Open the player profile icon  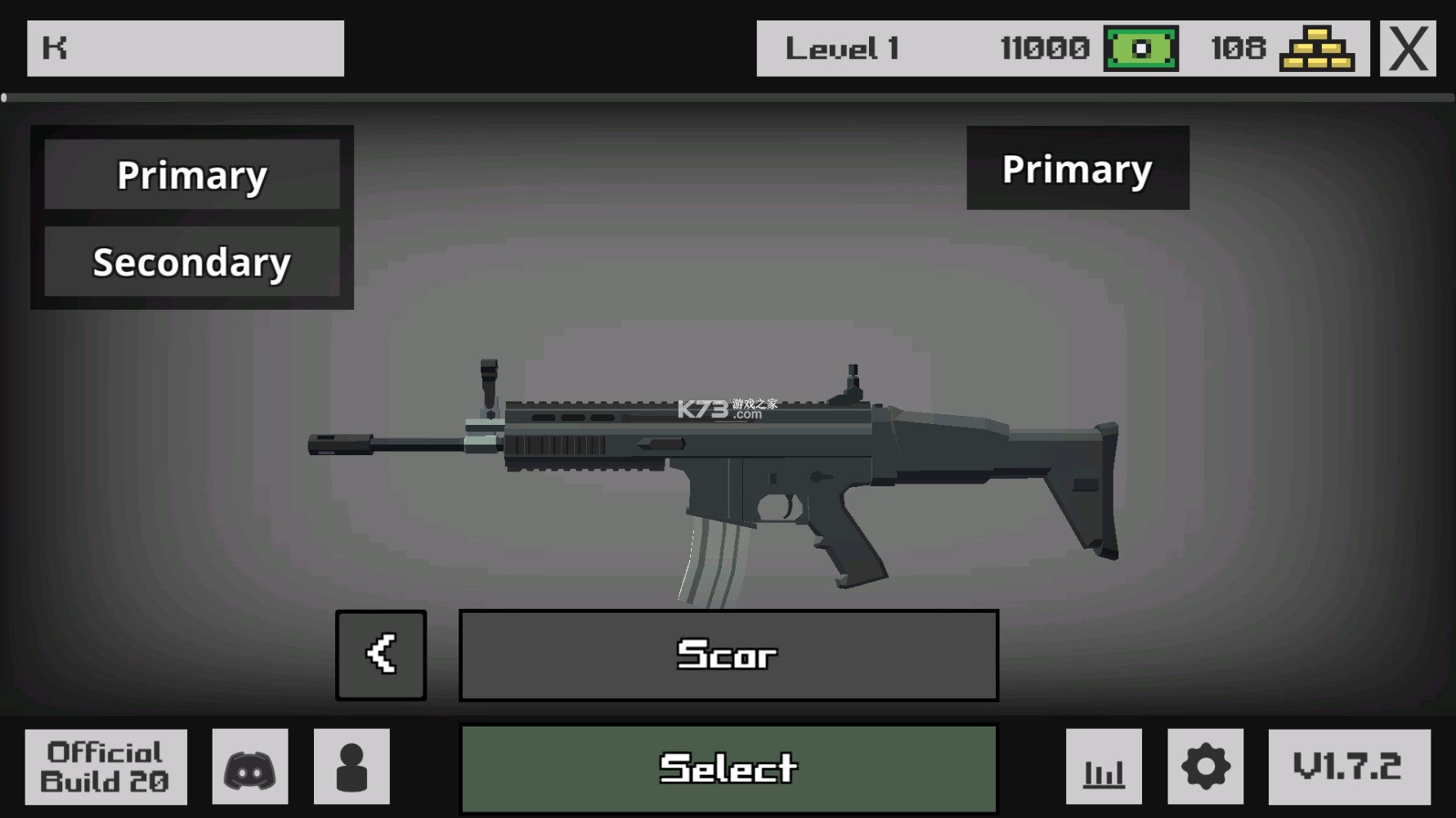tap(353, 767)
